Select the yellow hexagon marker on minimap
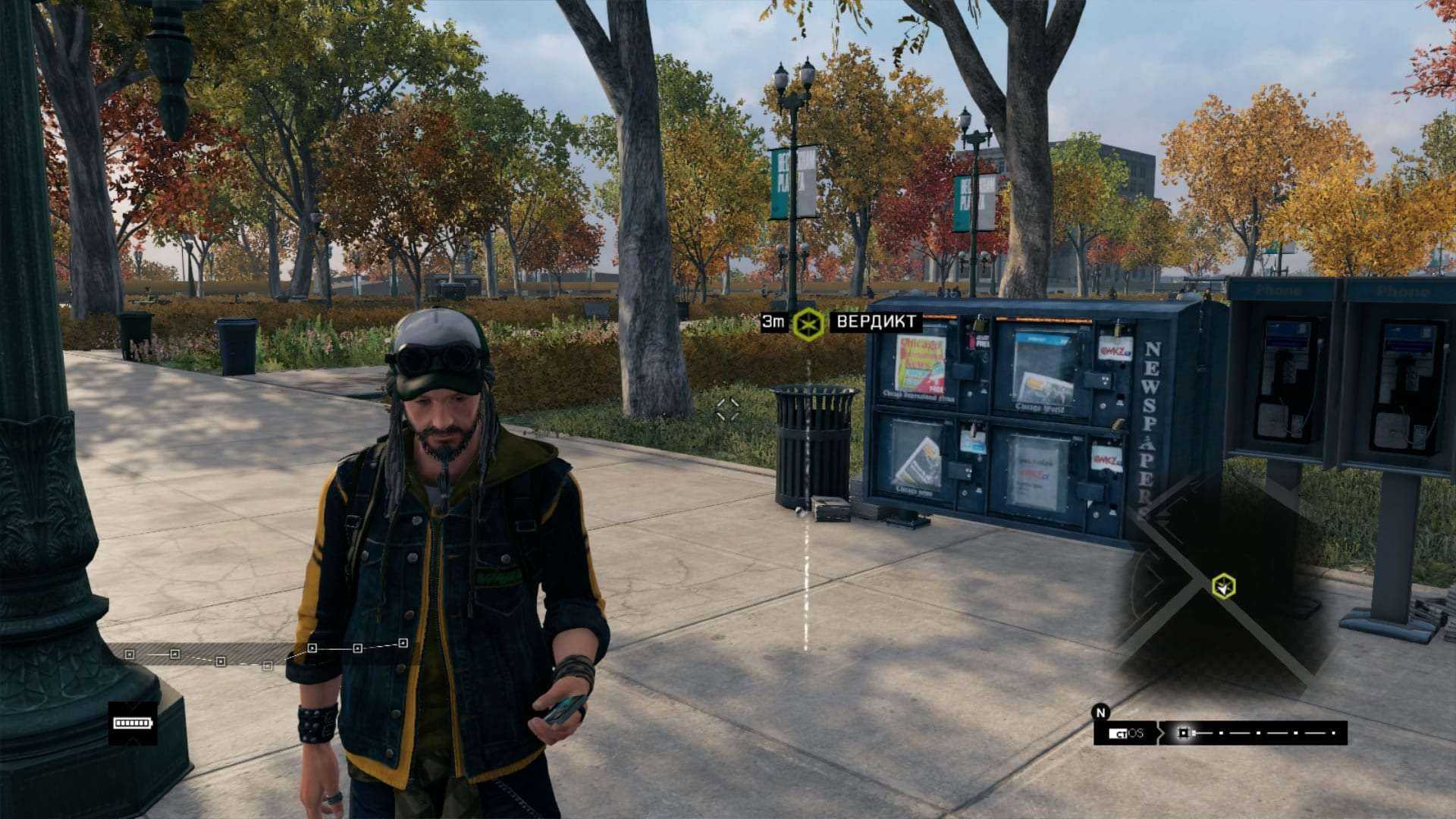 click(1223, 586)
